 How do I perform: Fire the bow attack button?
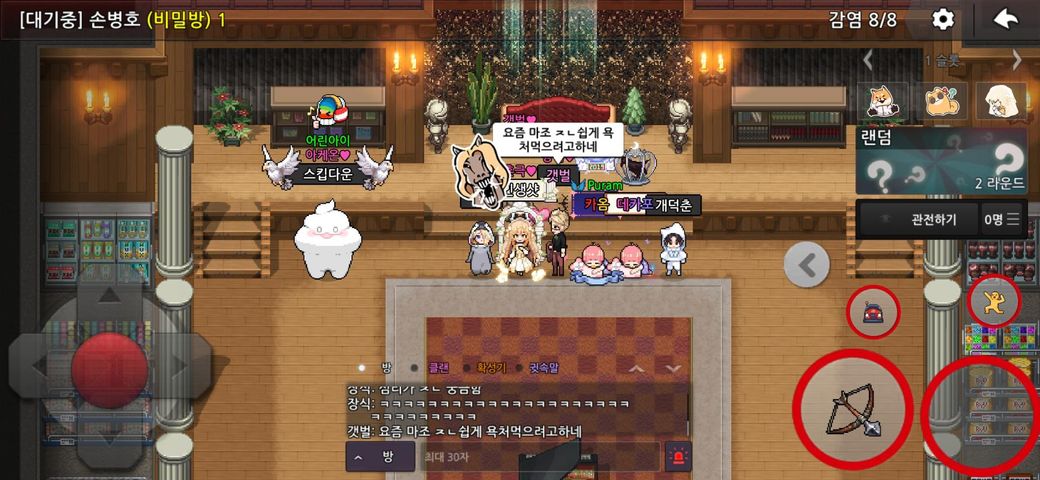851,408
